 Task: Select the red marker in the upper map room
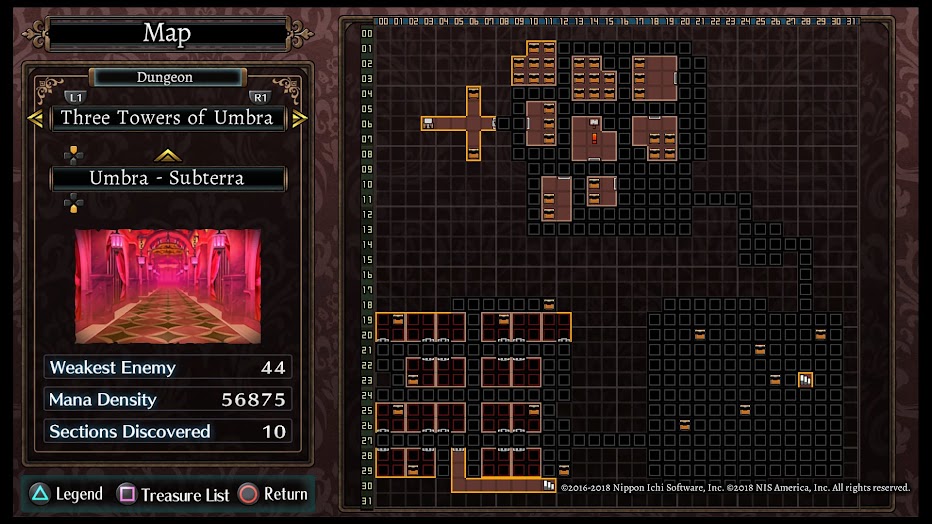click(x=594, y=138)
